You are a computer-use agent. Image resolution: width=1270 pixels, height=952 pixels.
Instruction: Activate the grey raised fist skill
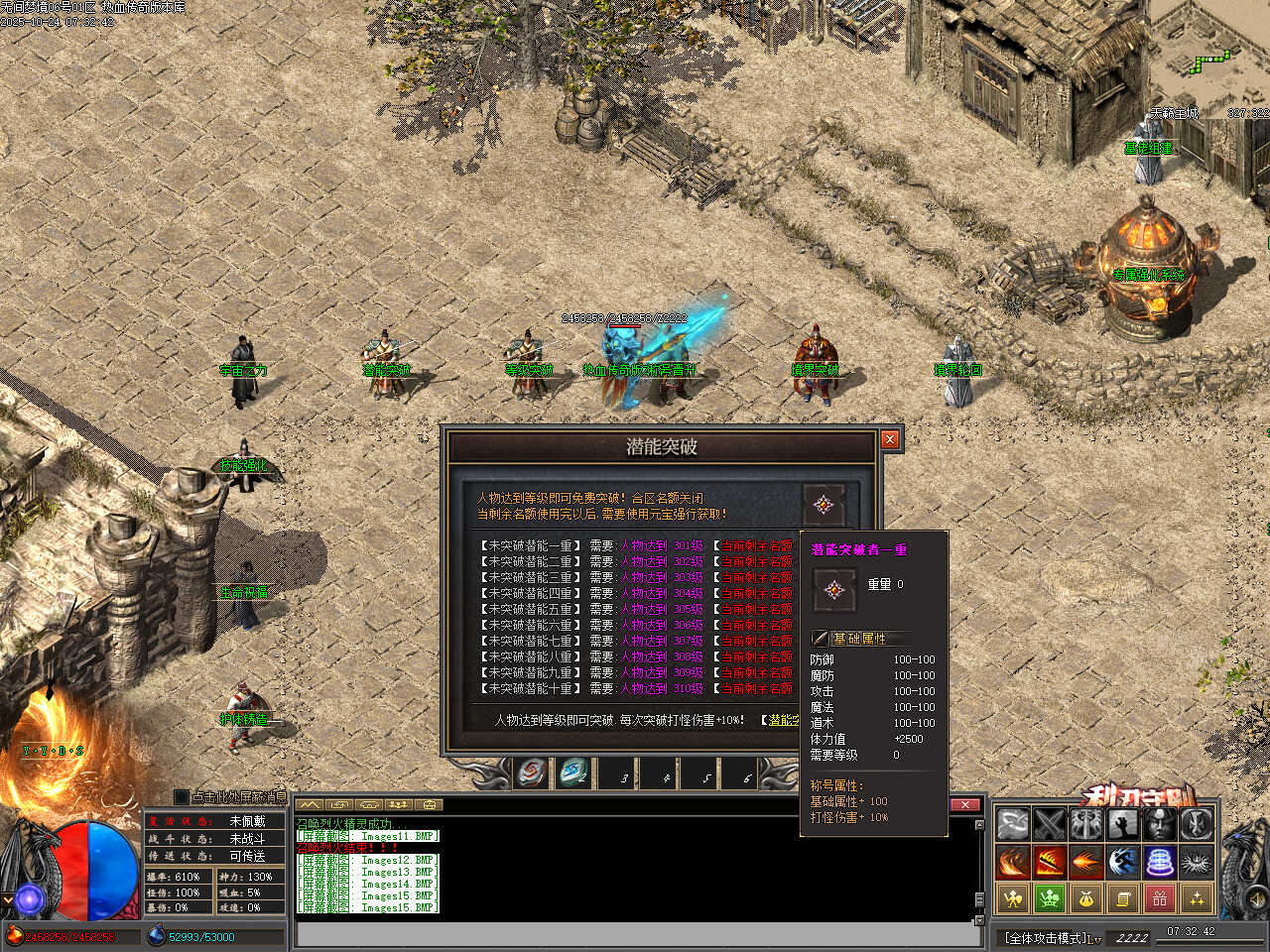tap(1123, 824)
